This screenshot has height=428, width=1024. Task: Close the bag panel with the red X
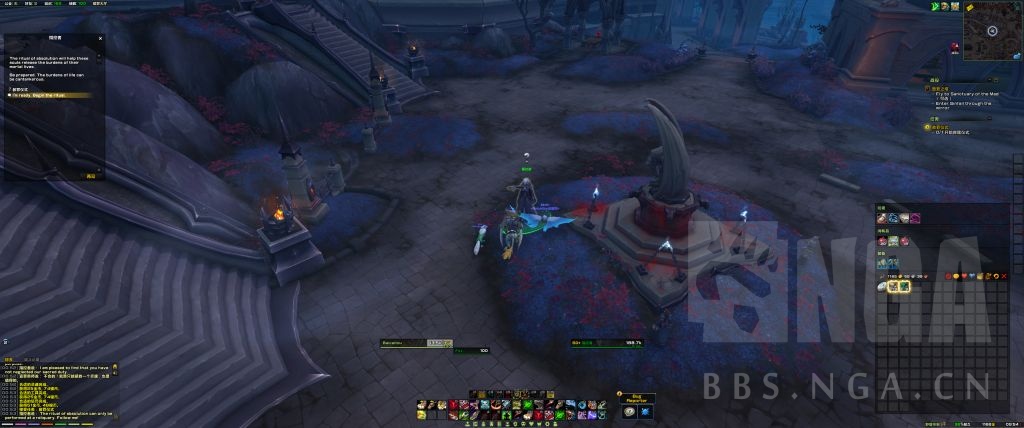tap(1004, 274)
